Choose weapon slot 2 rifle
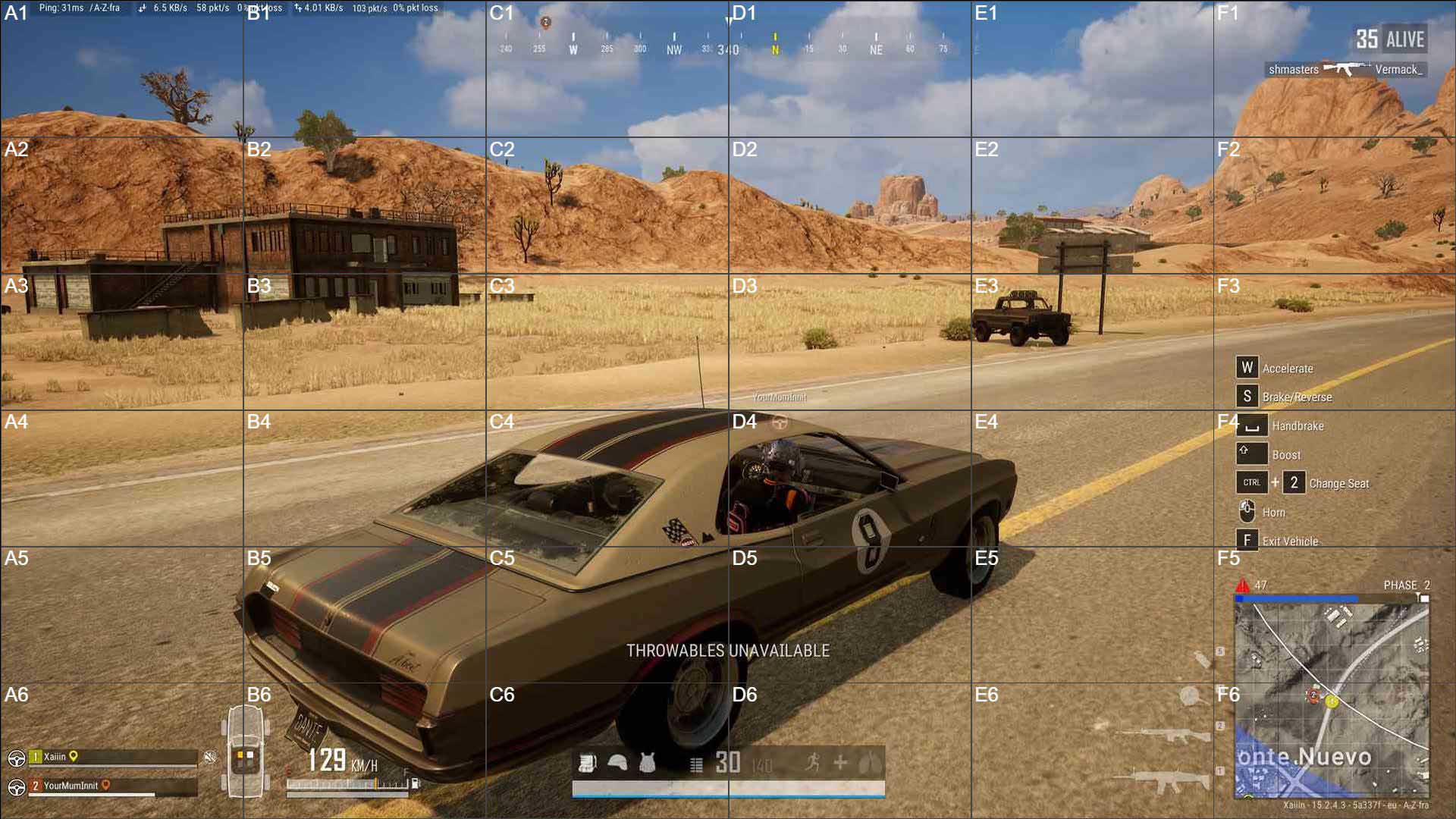The image size is (1456, 819). click(1163, 734)
